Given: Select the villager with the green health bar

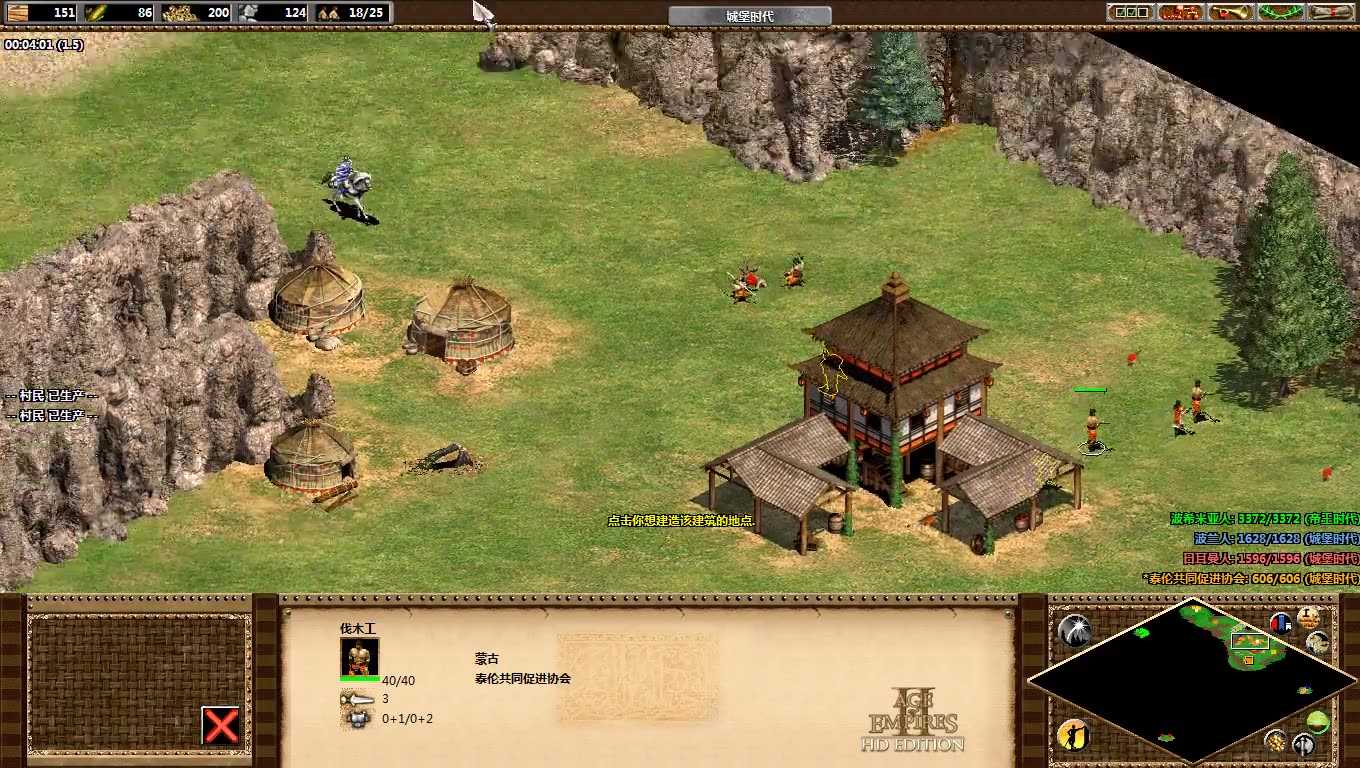Looking at the screenshot, I should click(1093, 427).
